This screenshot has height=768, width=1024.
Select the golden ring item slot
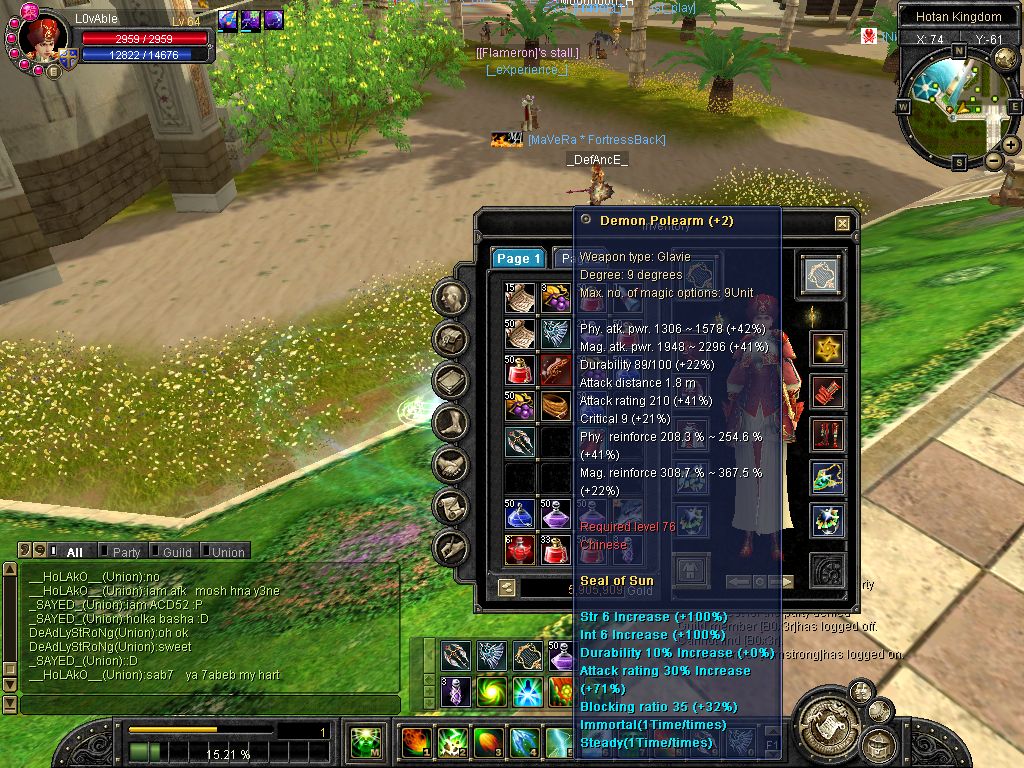pos(556,406)
